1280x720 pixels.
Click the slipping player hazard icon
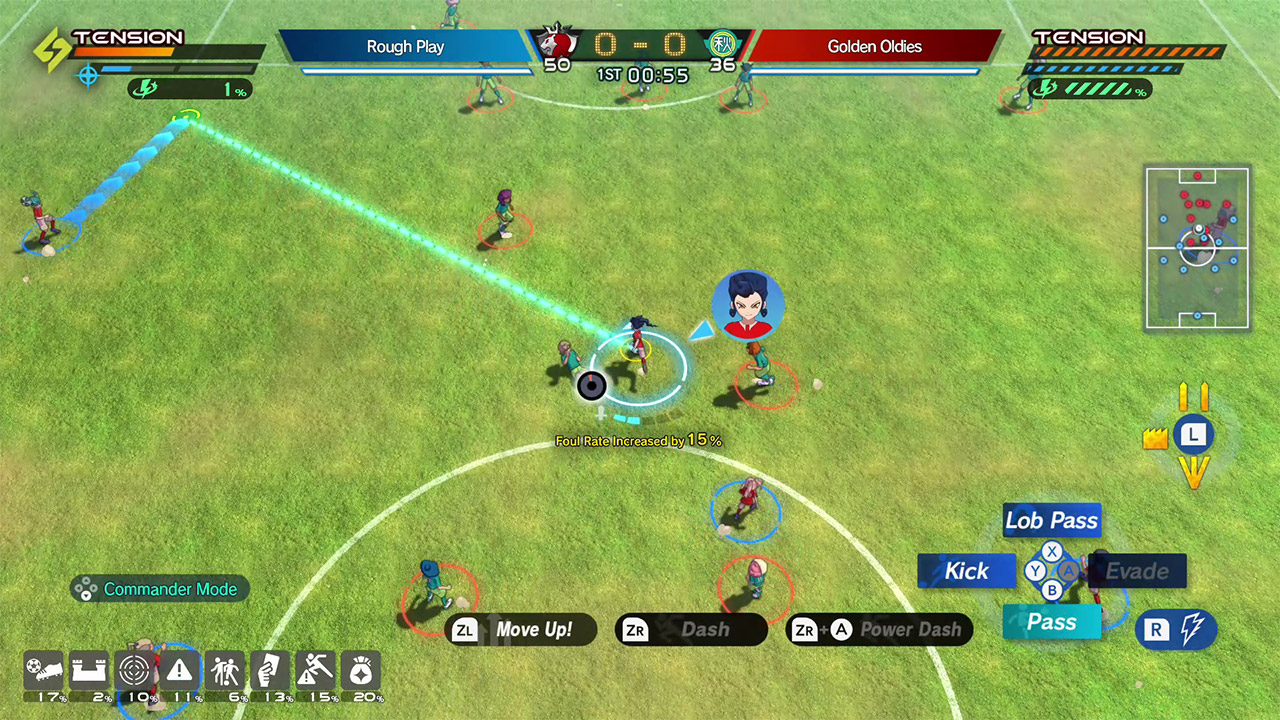[x=315, y=671]
